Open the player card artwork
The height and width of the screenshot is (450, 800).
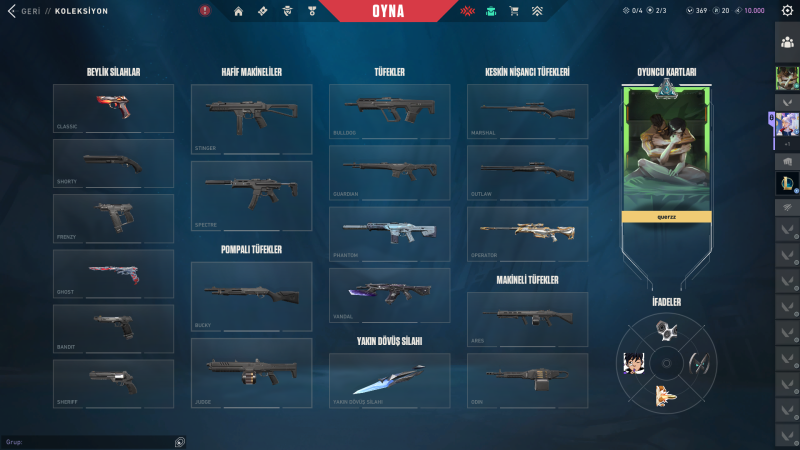pyautogui.click(x=666, y=150)
